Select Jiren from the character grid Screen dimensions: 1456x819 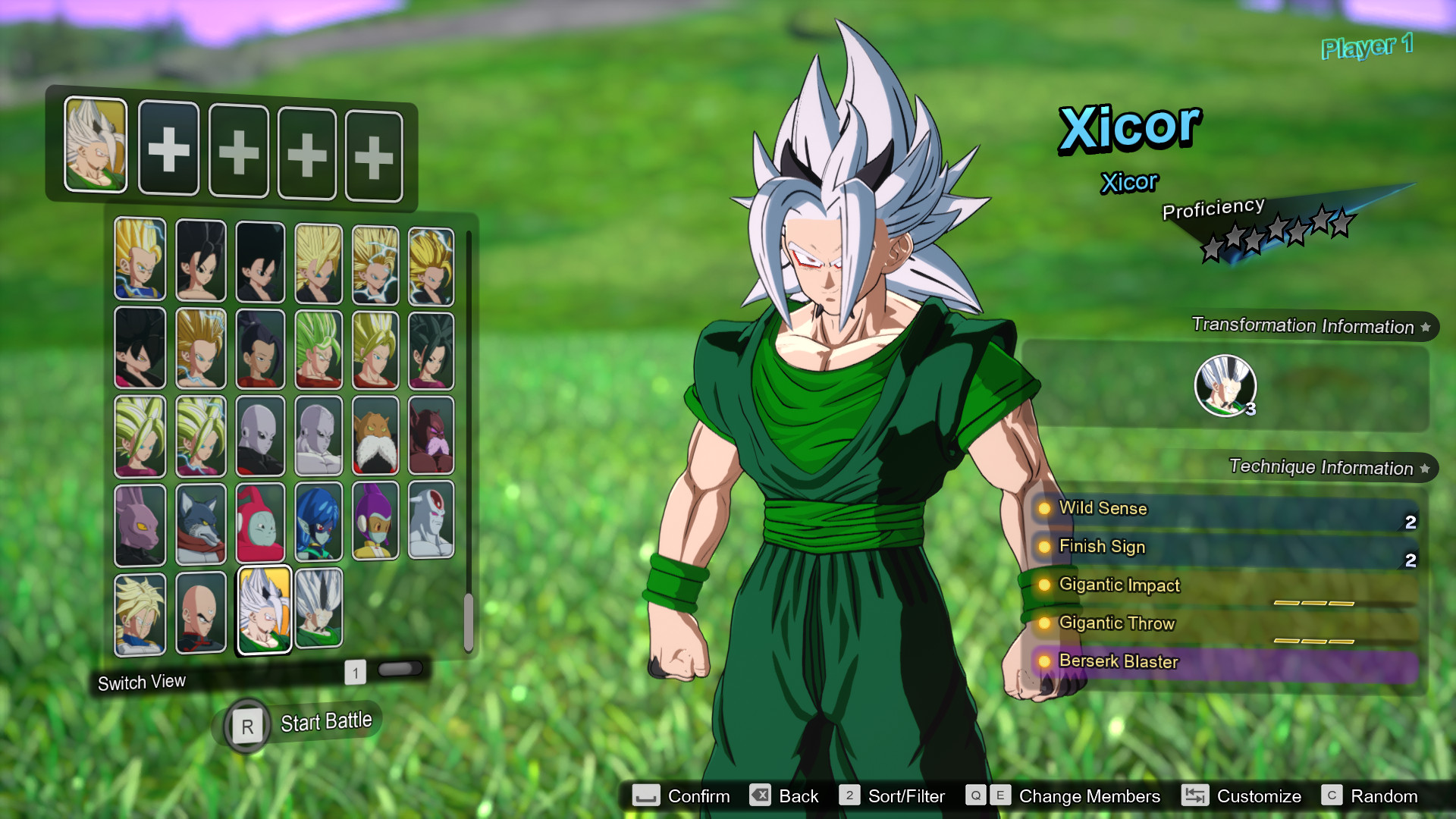260,435
